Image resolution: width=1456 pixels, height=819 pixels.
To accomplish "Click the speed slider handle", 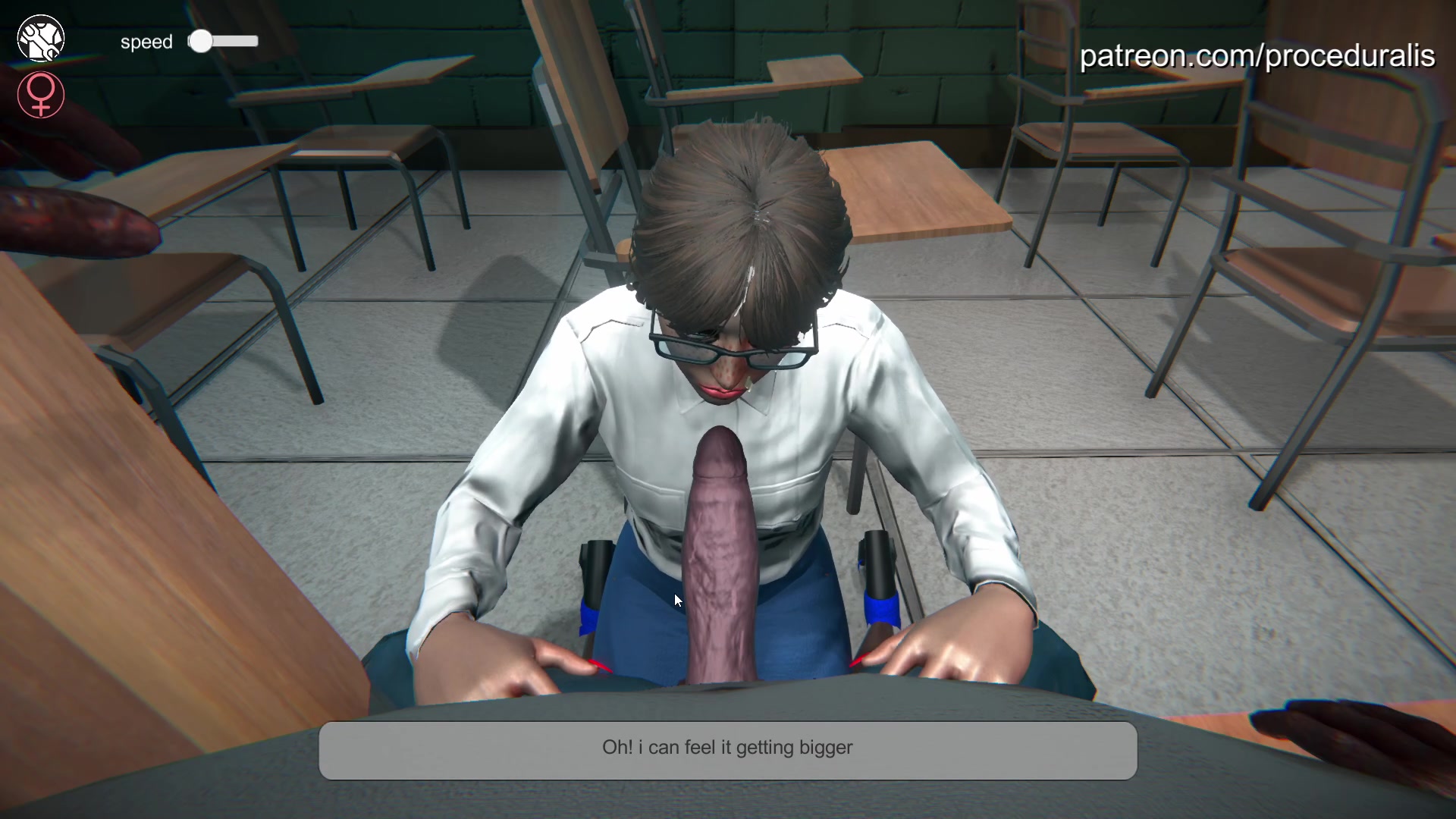I will point(201,42).
